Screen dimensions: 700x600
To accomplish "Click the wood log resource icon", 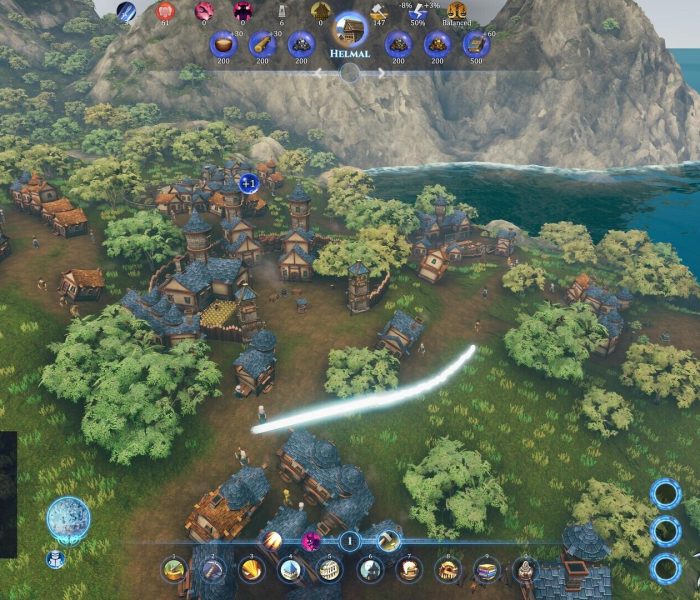I will 262,44.
